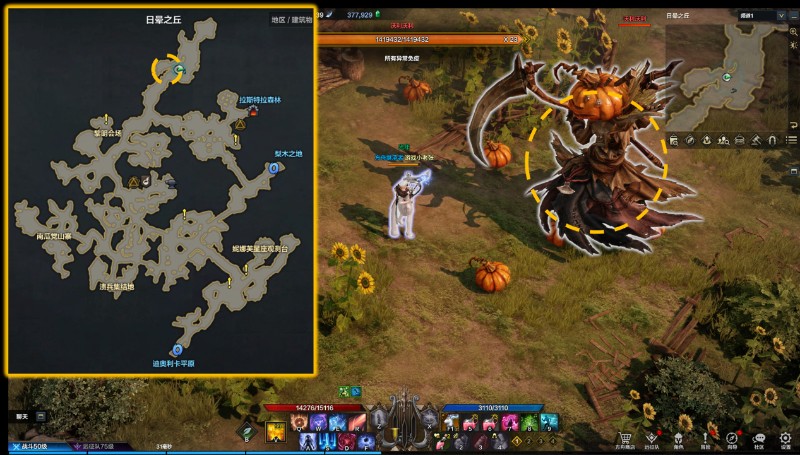The width and height of the screenshot is (800, 455).
Task: Click the player position marker on world map
Action: pos(179,70)
